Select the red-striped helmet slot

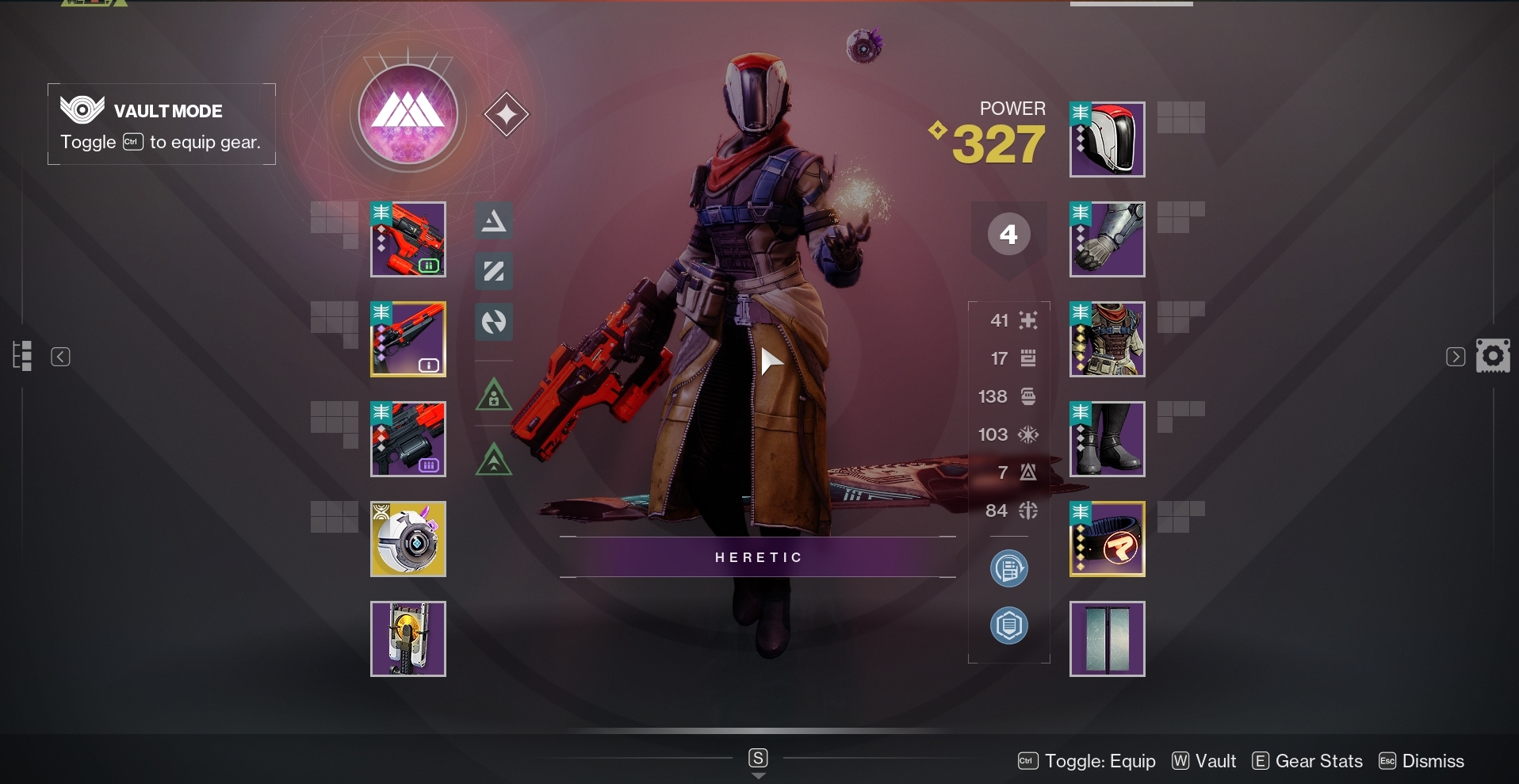[x=1107, y=140]
